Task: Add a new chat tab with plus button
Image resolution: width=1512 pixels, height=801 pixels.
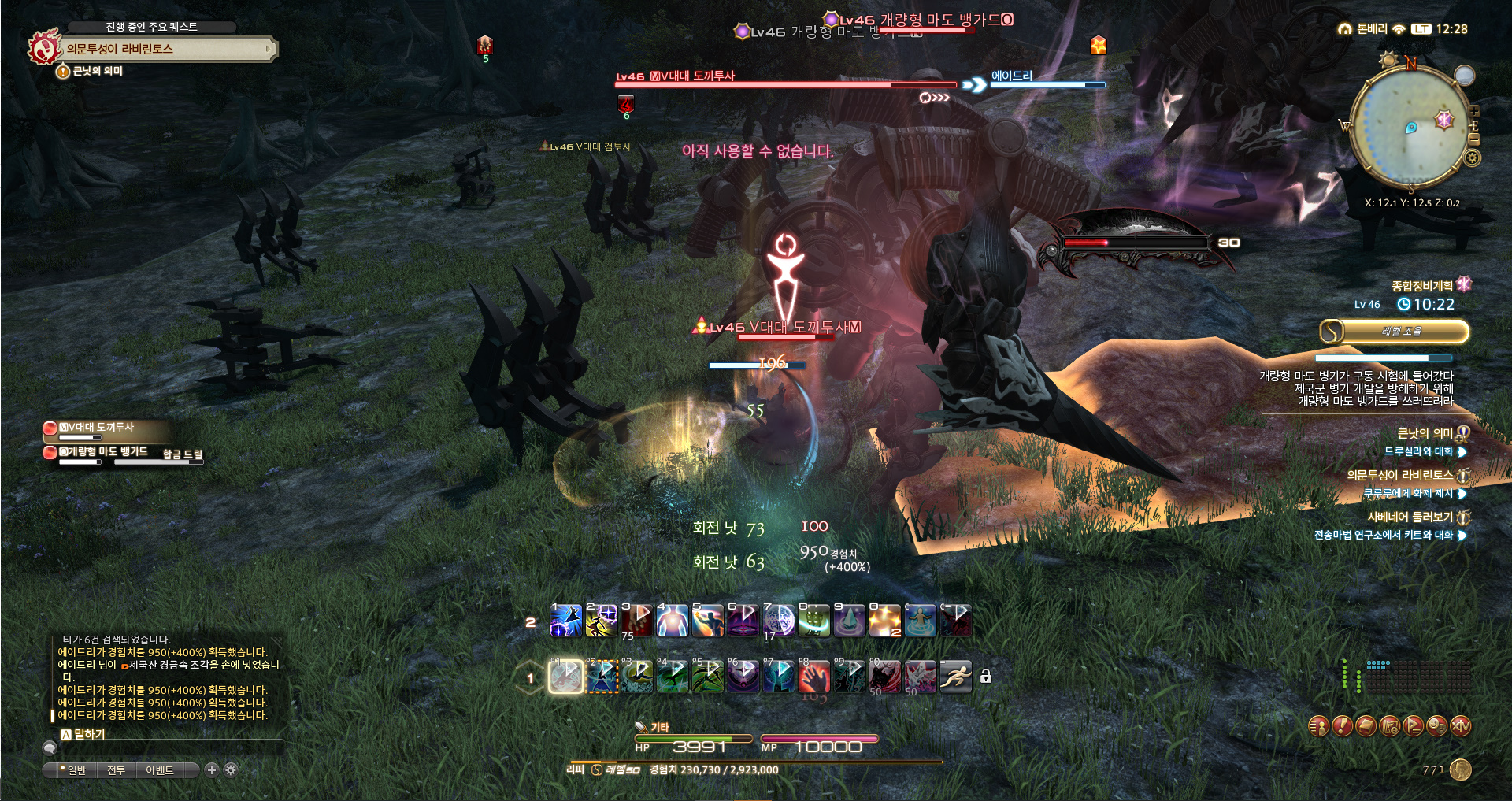Action: coord(211,770)
